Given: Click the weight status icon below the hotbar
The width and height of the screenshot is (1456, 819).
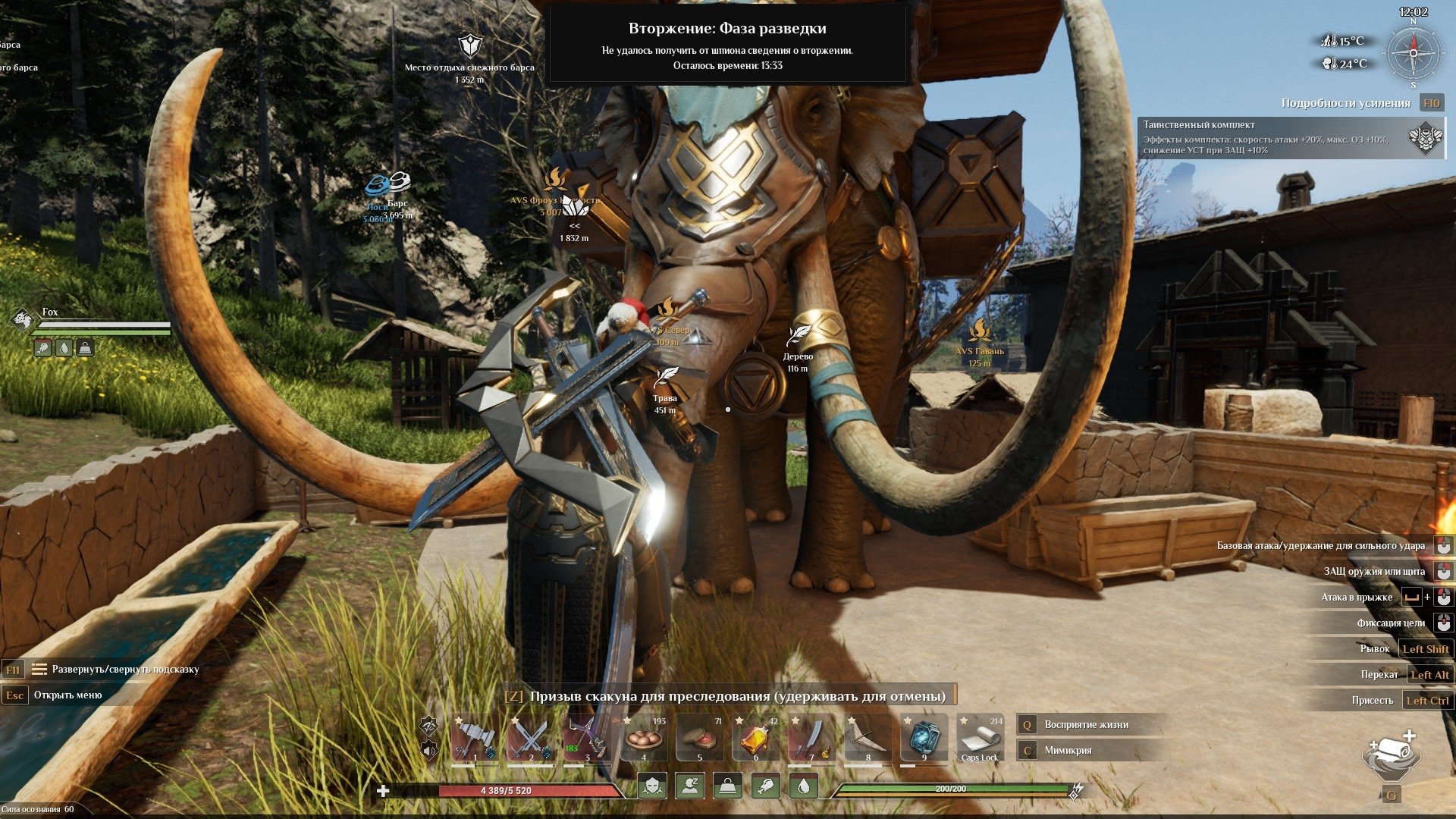Looking at the screenshot, I should point(727,786).
